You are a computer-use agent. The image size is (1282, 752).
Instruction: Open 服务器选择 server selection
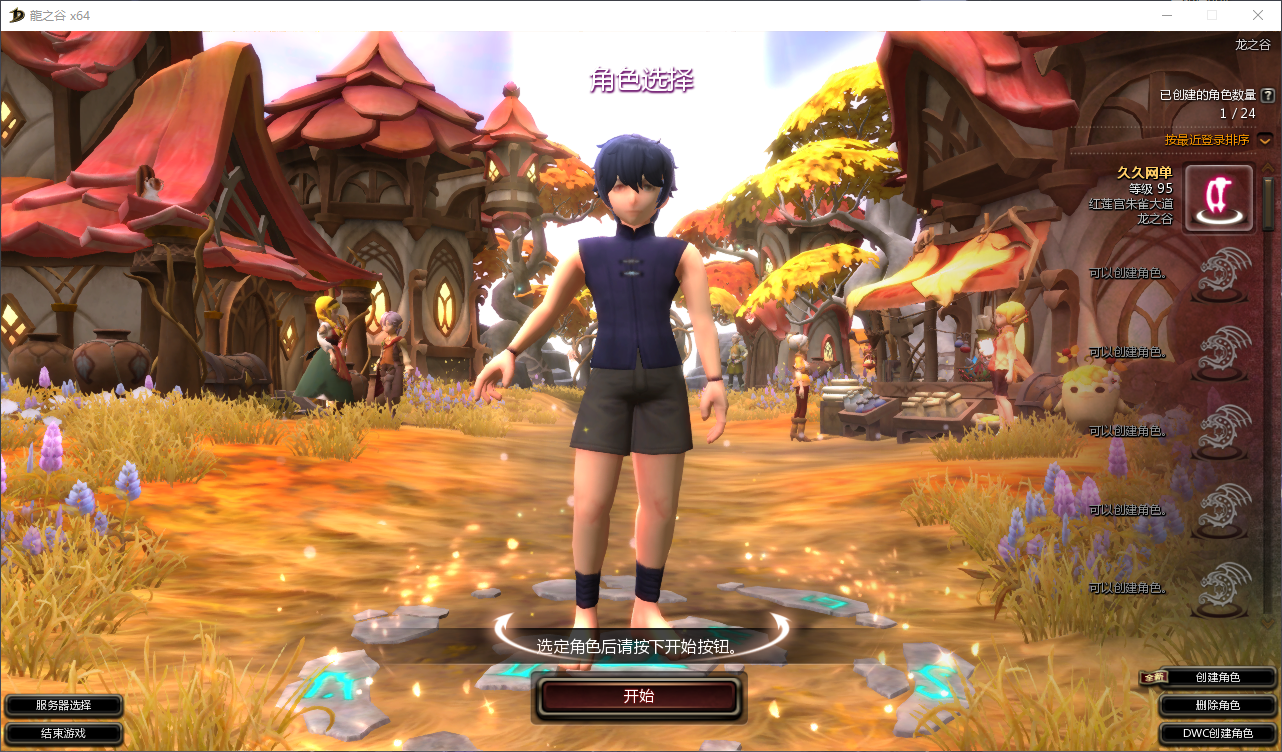63,705
